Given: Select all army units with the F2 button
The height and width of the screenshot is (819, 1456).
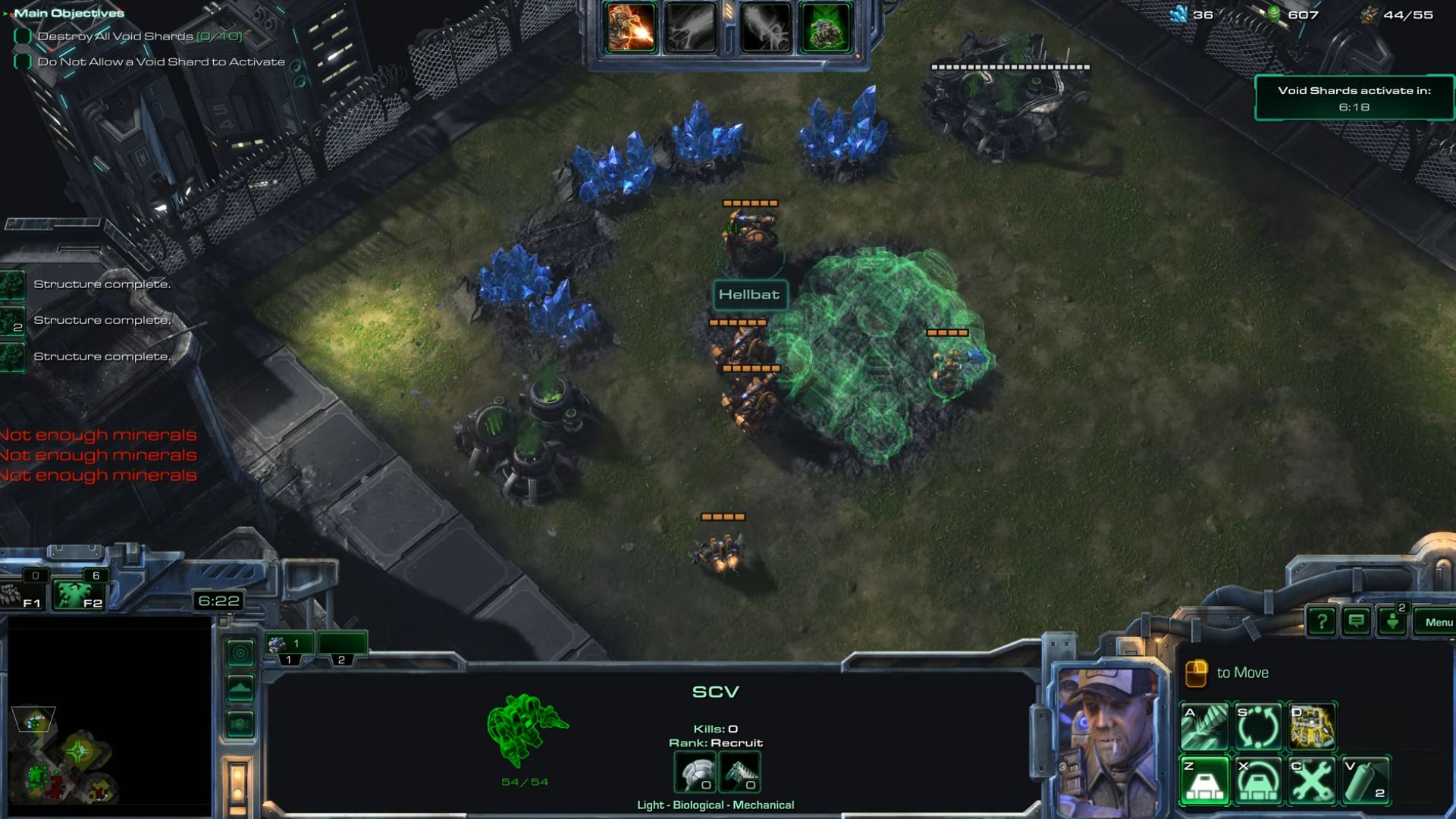Looking at the screenshot, I should pos(79,594).
